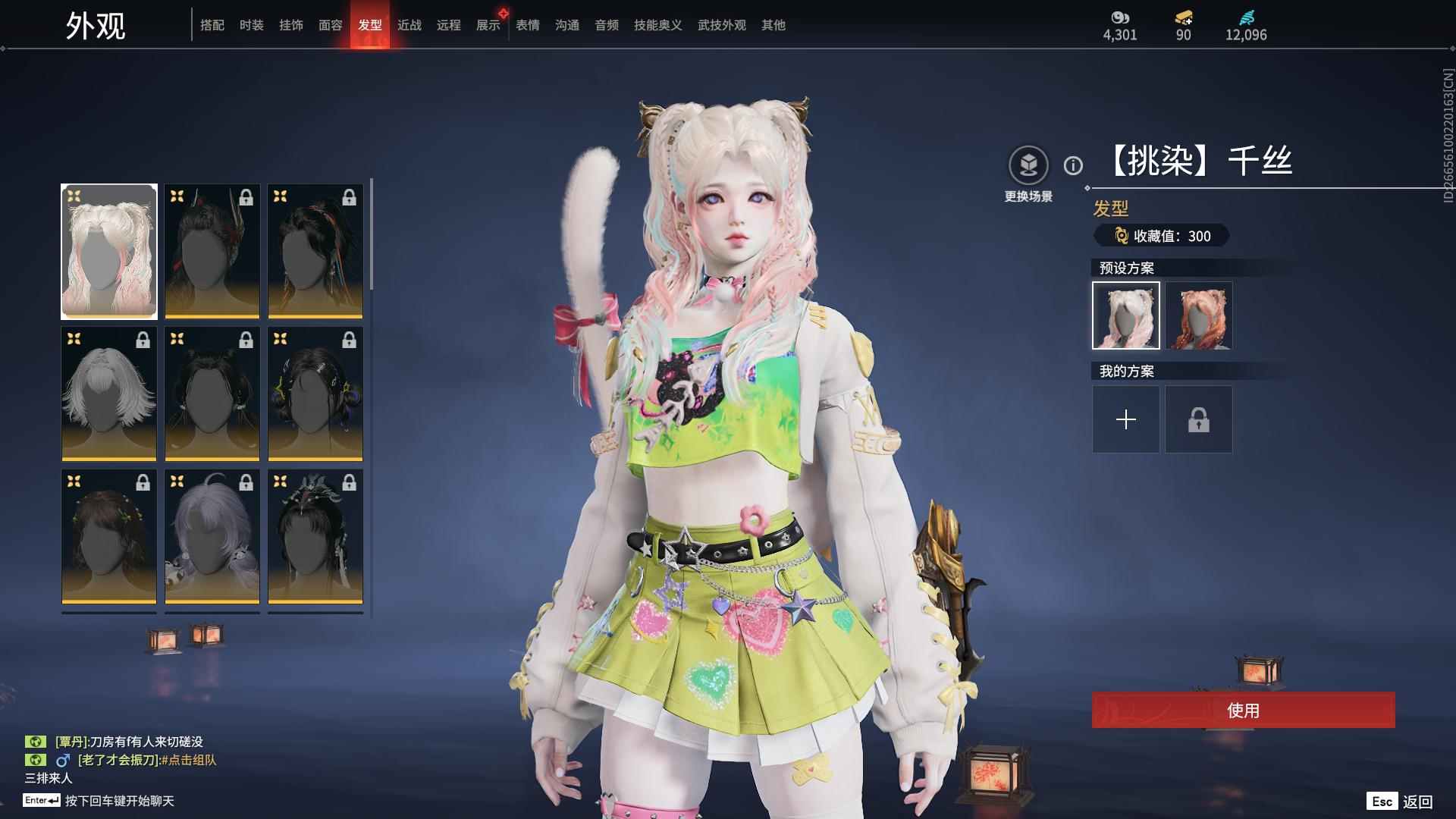The width and height of the screenshot is (1456, 819).
Task: Open the 其他 tab
Action: 773,25
